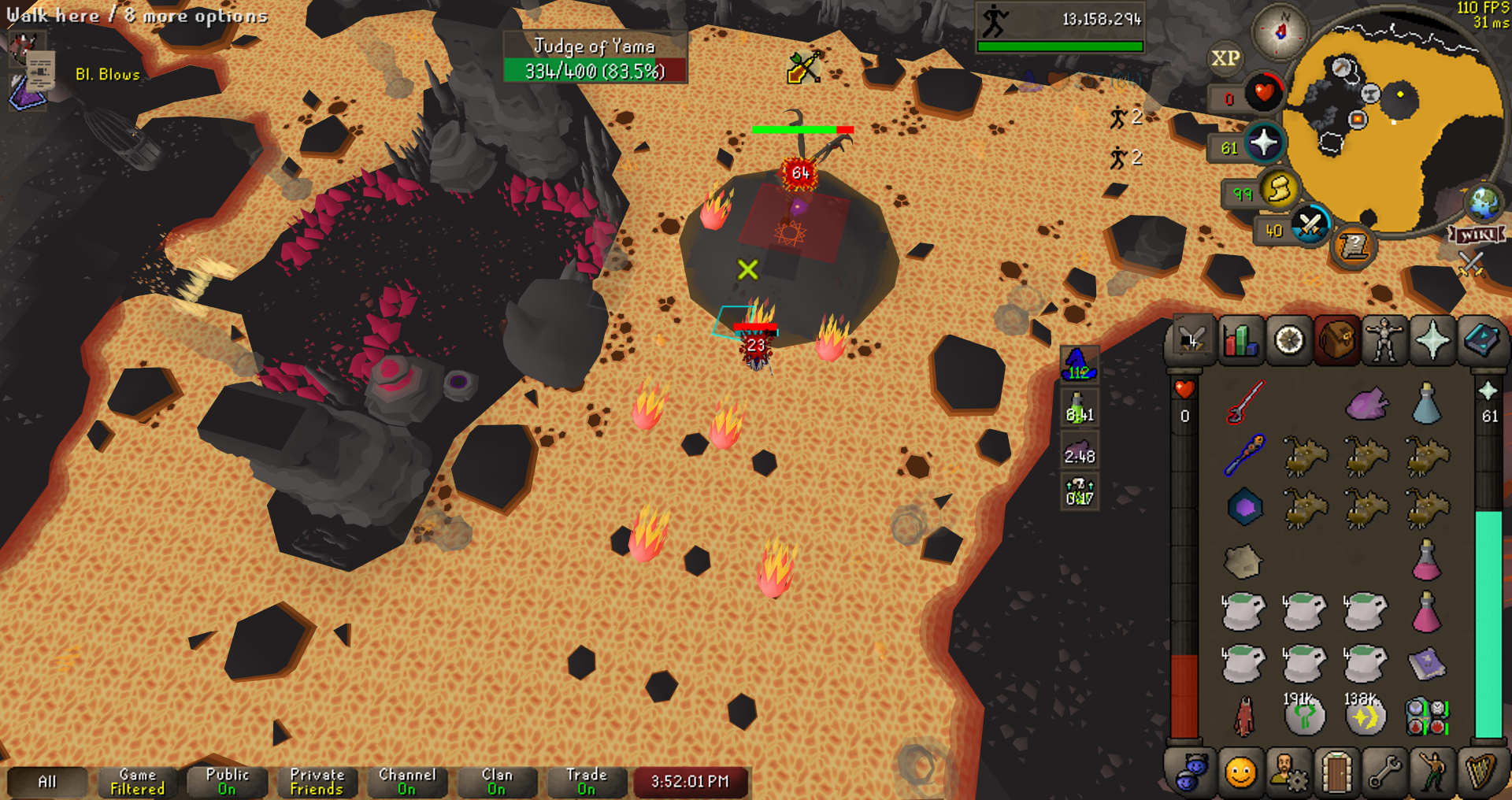Viewport: 1512px width, 800px height.
Task: Open the Logout door tab
Action: pos(1336,772)
